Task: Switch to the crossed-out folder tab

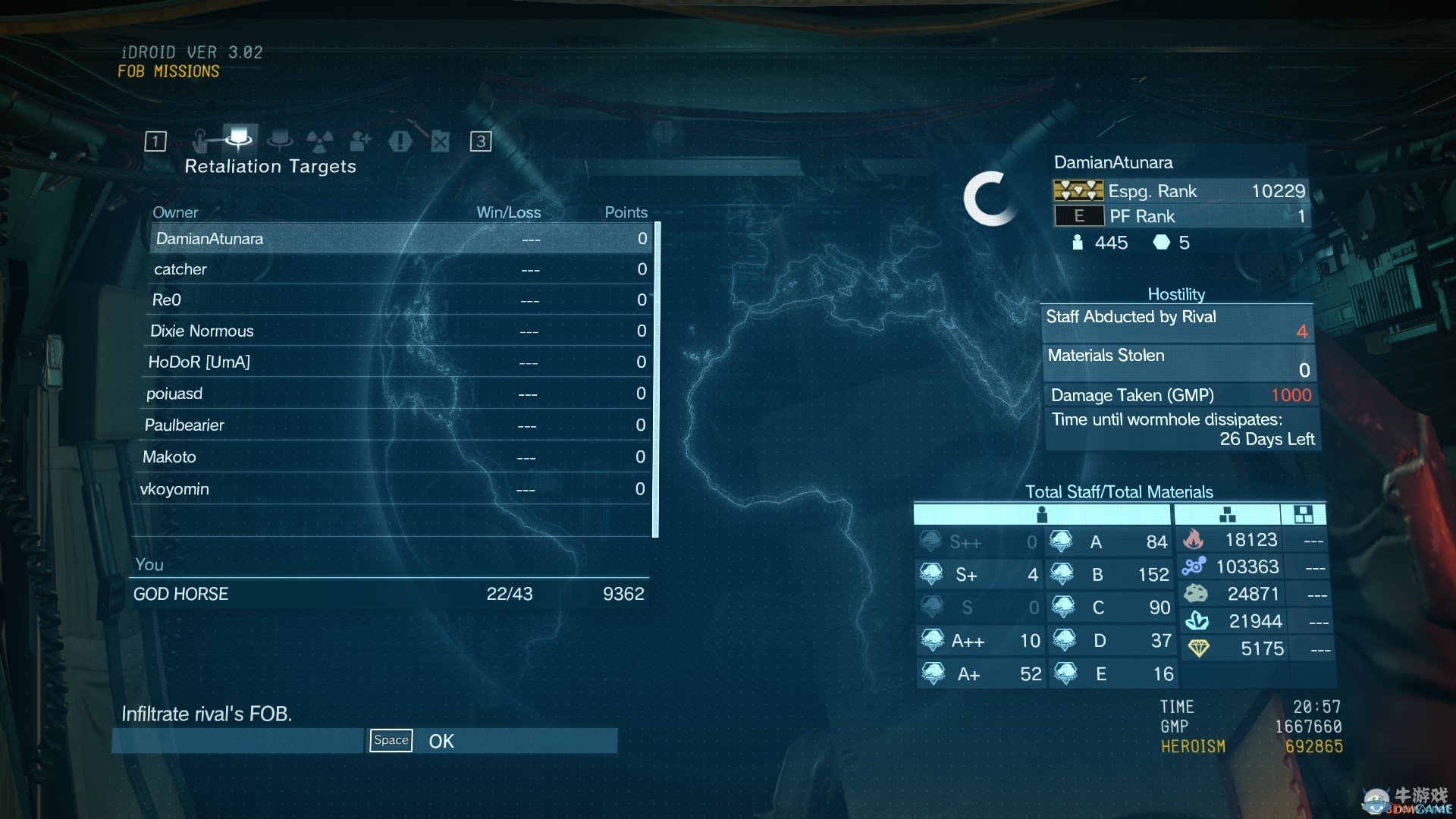Action: coord(441,141)
